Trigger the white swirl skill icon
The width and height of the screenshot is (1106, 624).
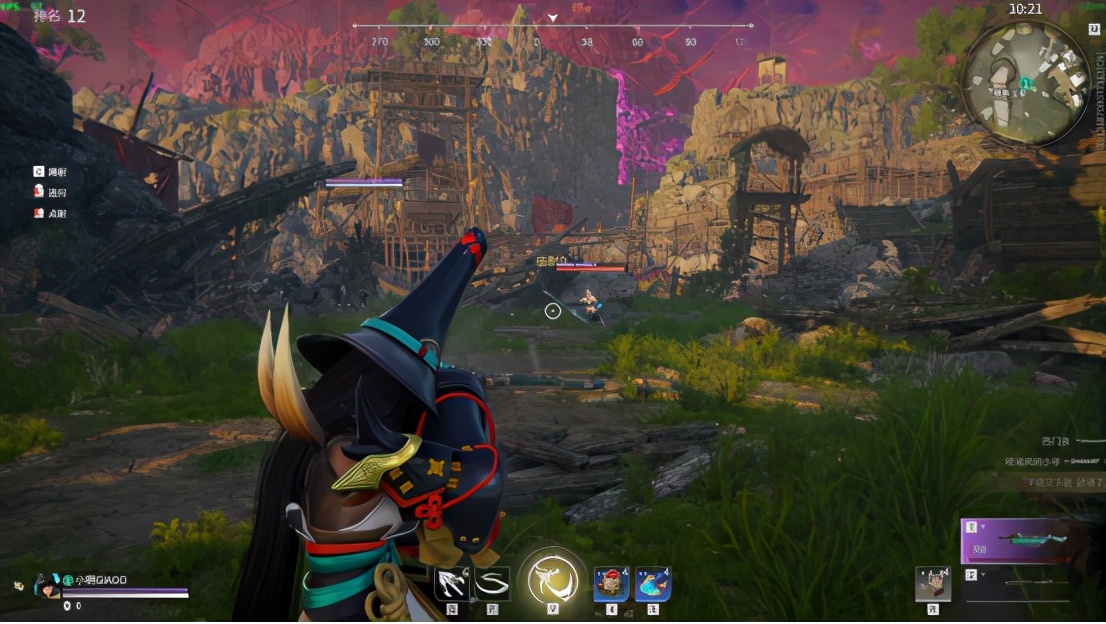[x=491, y=584]
